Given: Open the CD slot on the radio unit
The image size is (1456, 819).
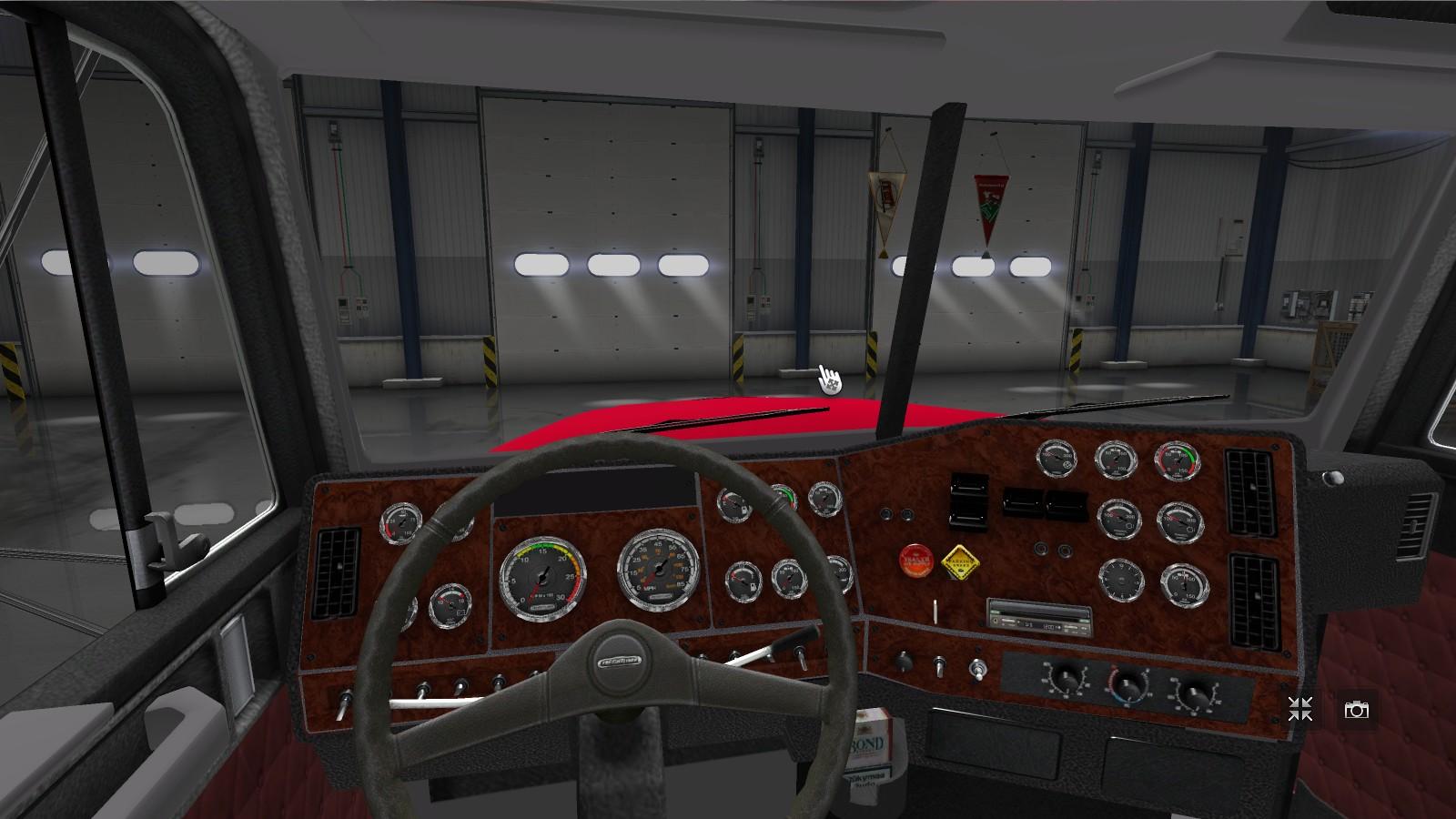Looking at the screenshot, I should tap(1040, 612).
